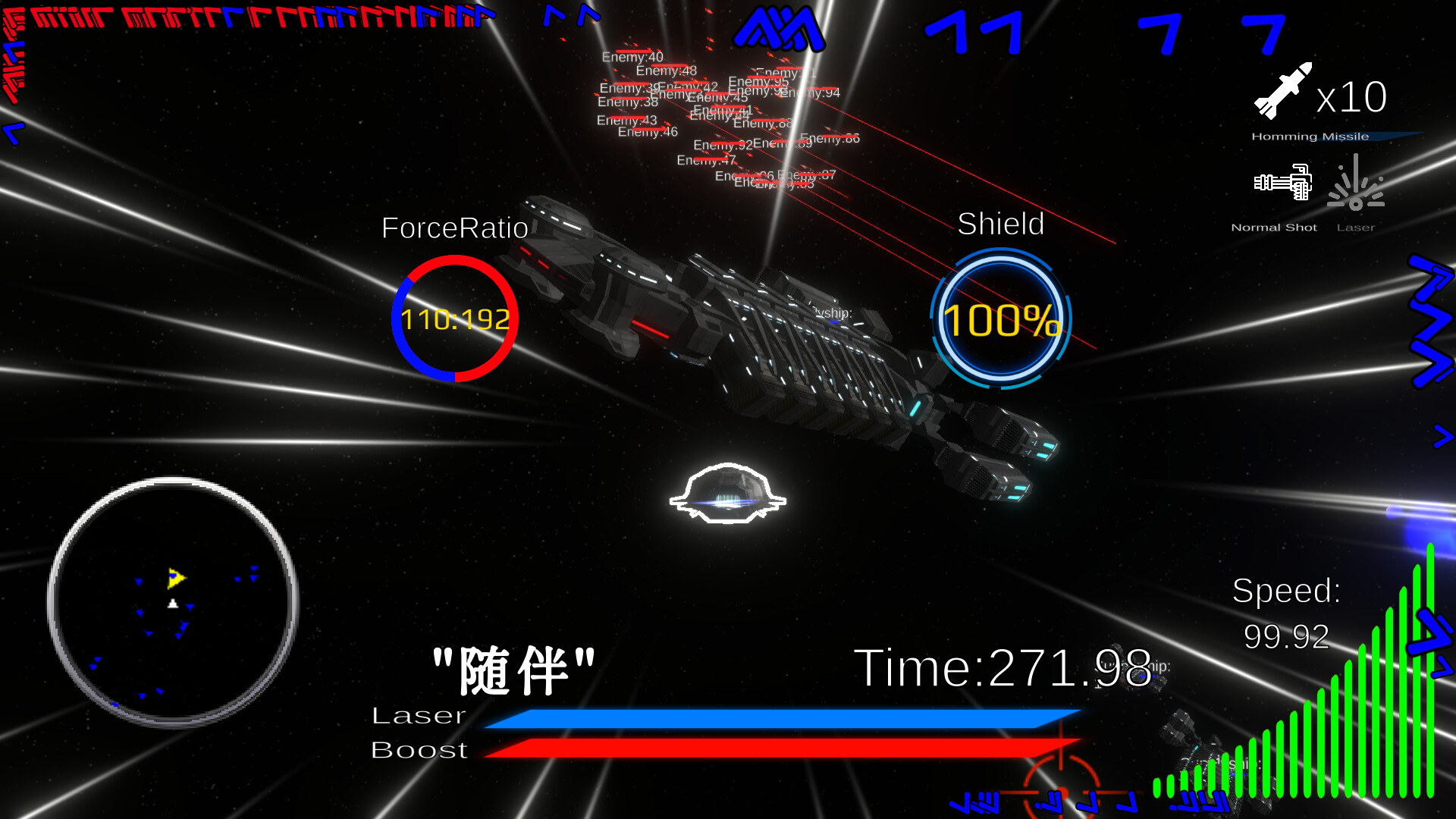Activate the Laser weapon icon
The width and height of the screenshot is (1456, 819).
coord(1357,182)
